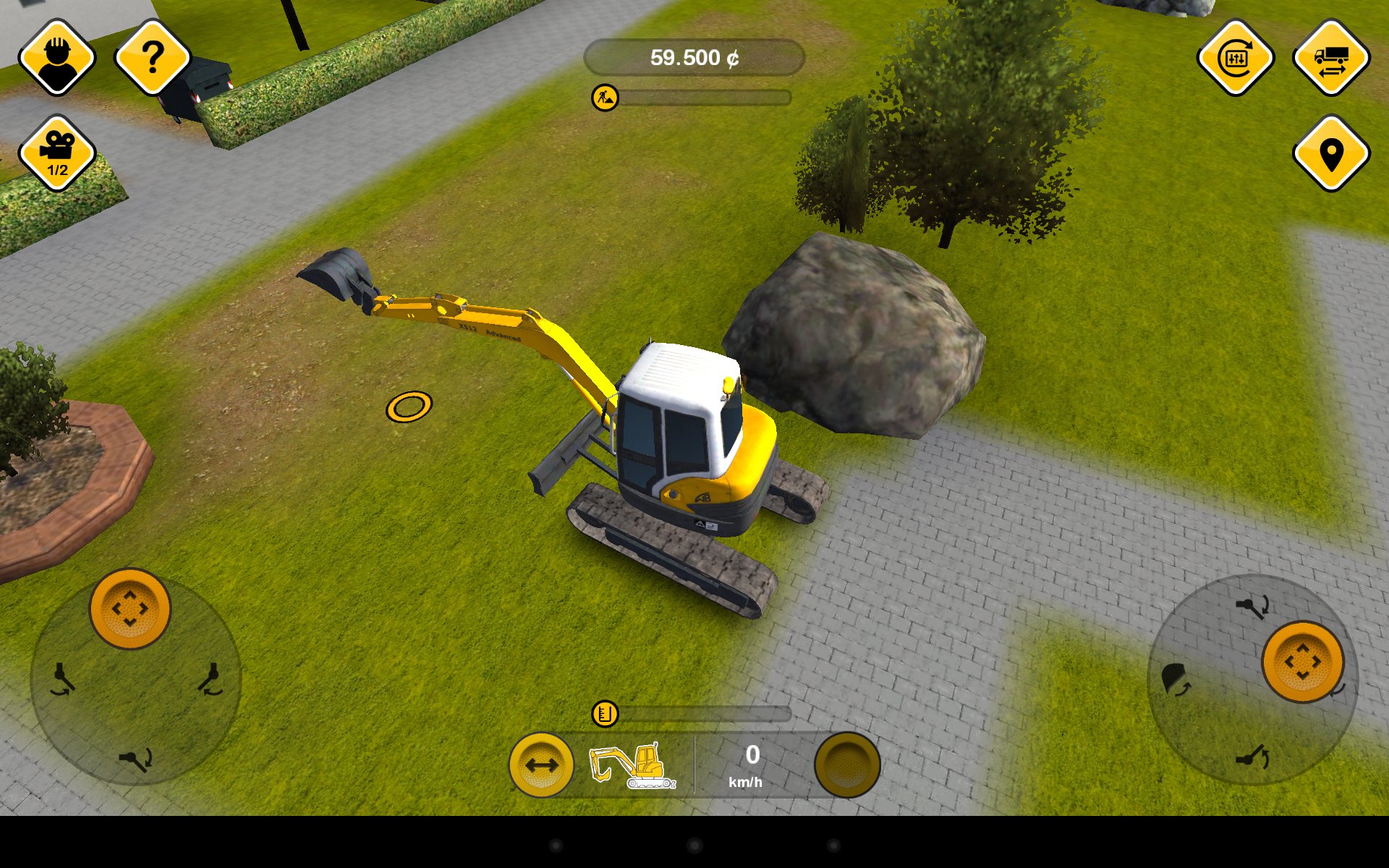Open the worker profile hard-hat button
The height and width of the screenshot is (868, 1389).
coord(57,57)
